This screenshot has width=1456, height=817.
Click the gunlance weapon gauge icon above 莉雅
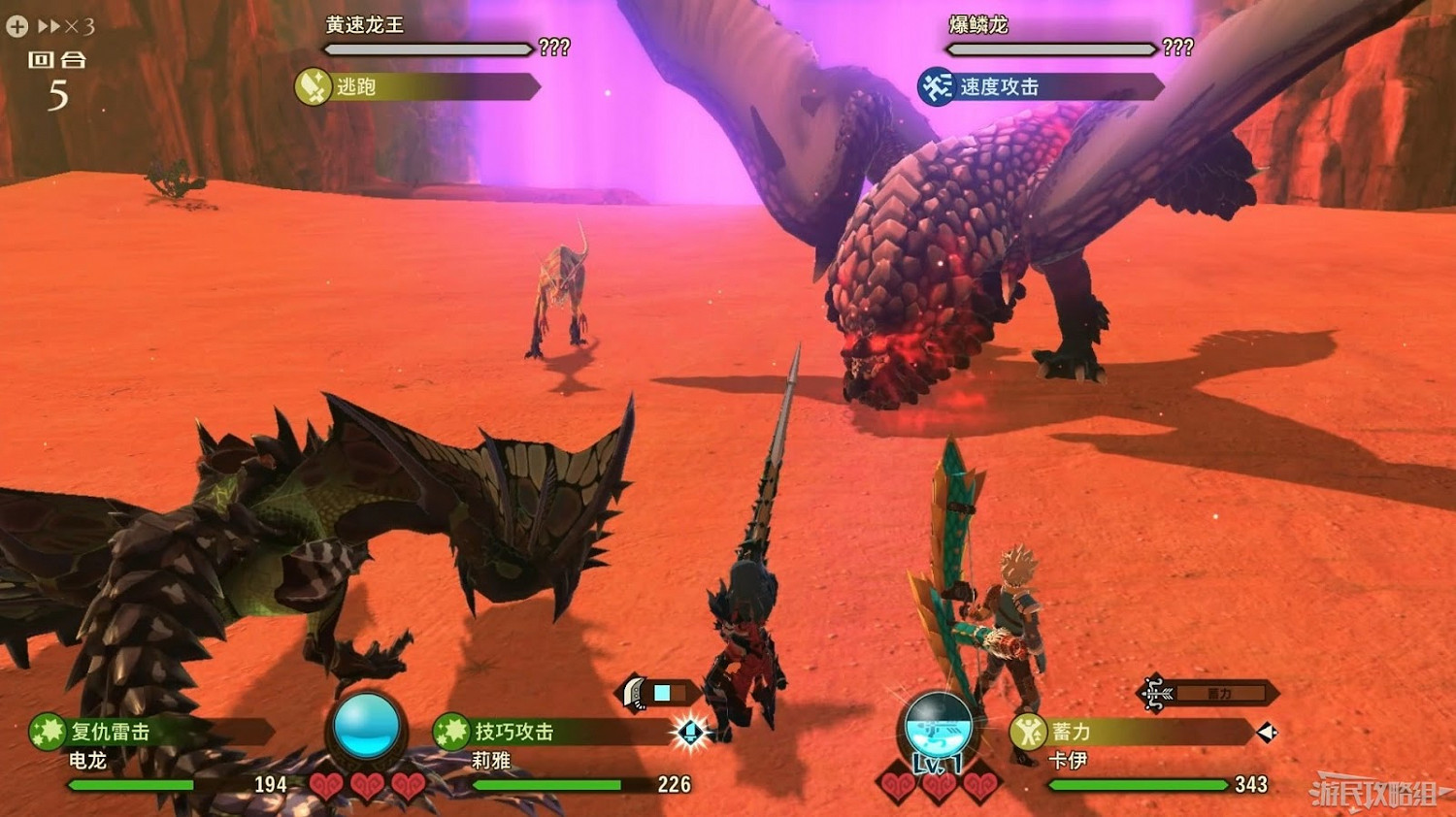point(632,693)
